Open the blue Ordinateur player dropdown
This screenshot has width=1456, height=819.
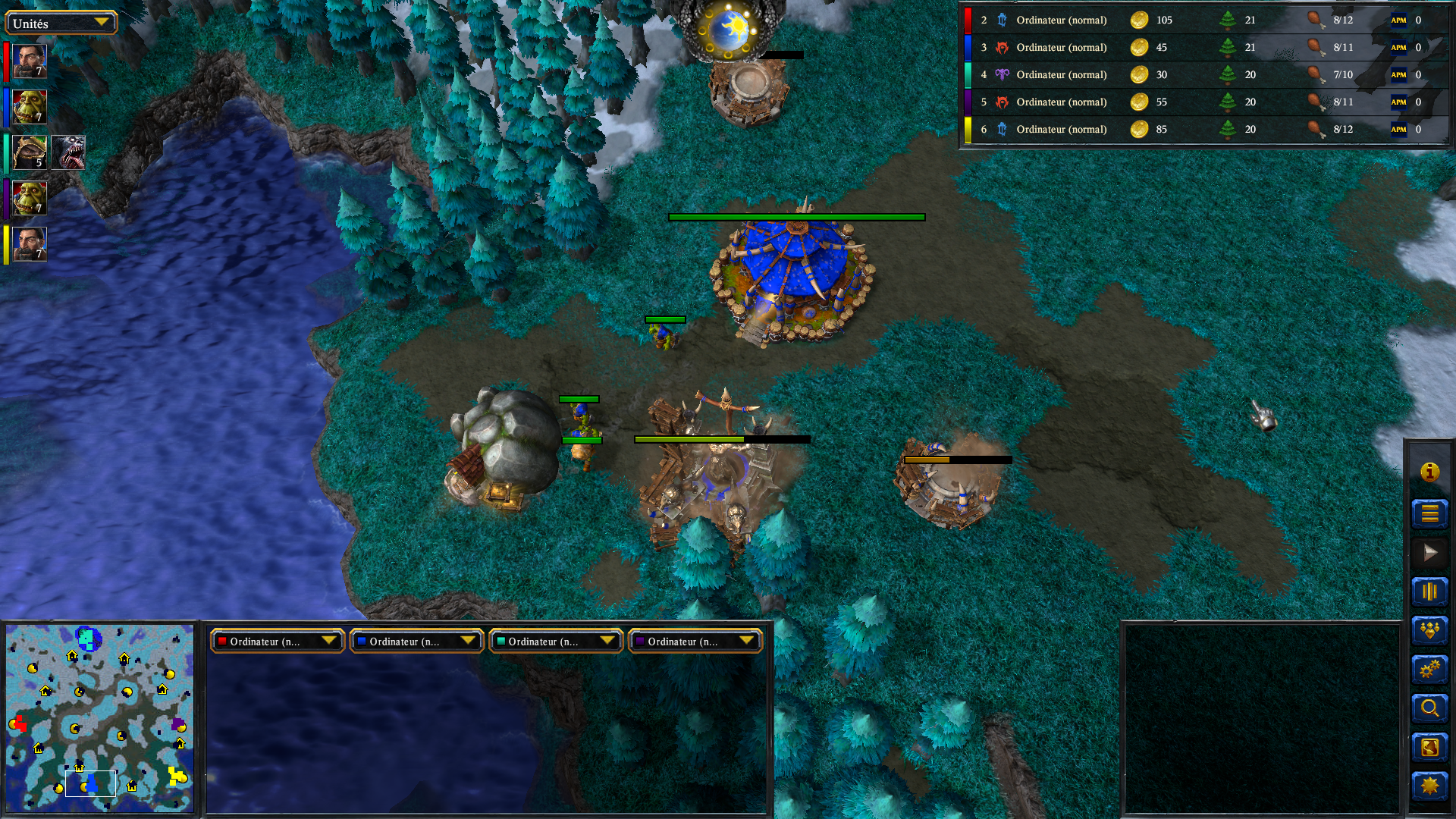point(416,642)
